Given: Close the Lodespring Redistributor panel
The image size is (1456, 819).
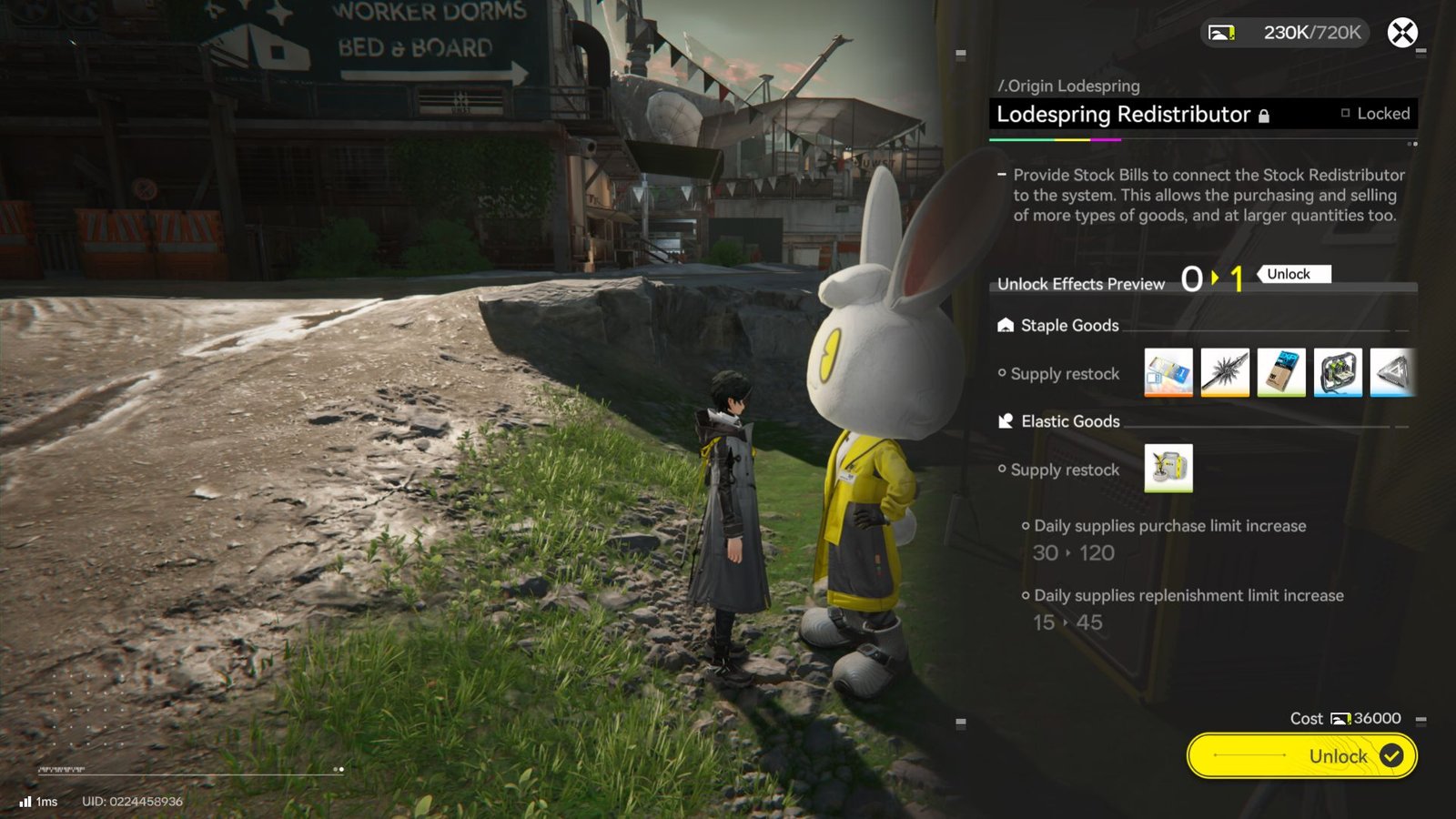Looking at the screenshot, I should pyautogui.click(x=1401, y=33).
